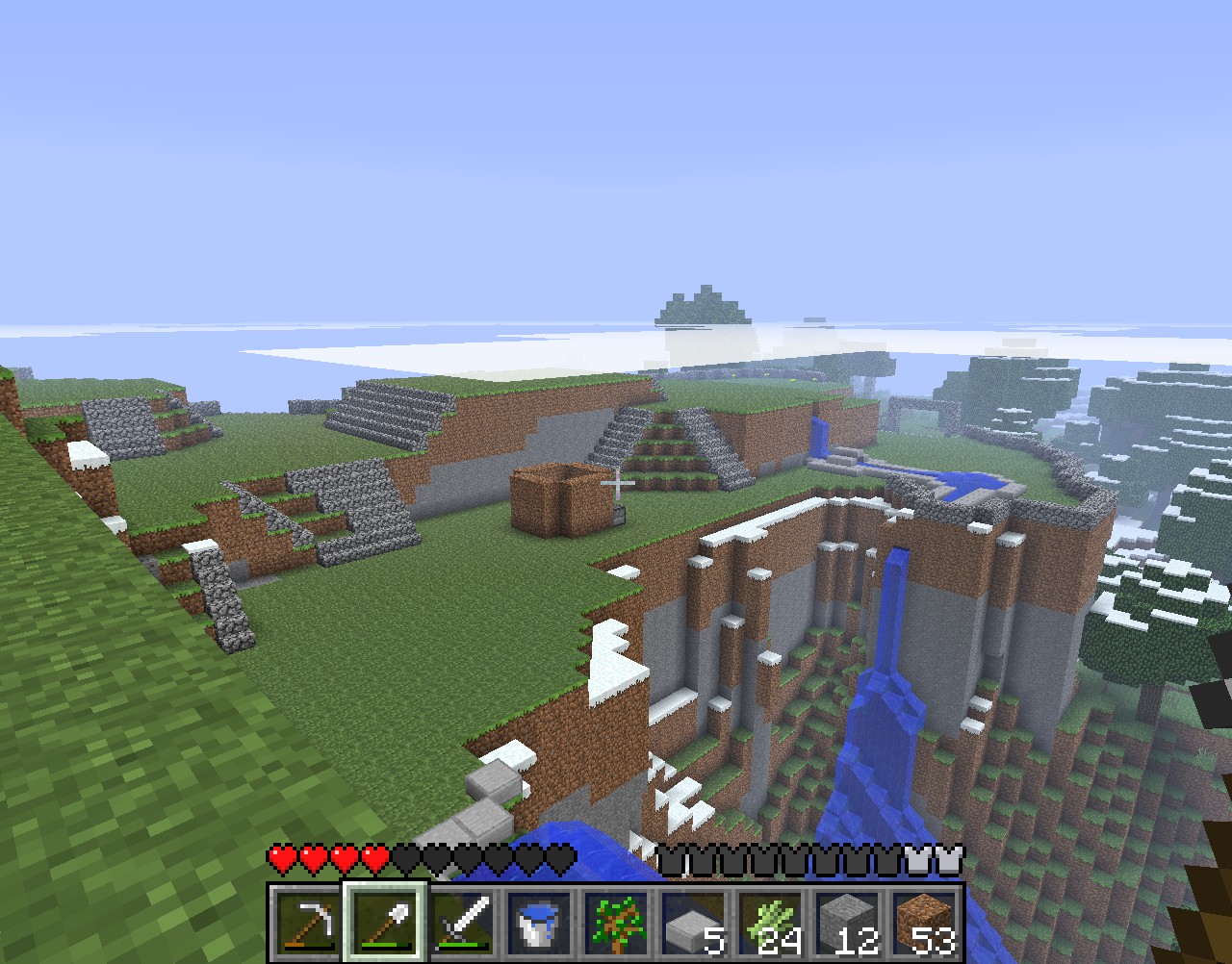Select the shovel hotbar slot
This screenshot has width=1232, height=964.
[x=385, y=923]
